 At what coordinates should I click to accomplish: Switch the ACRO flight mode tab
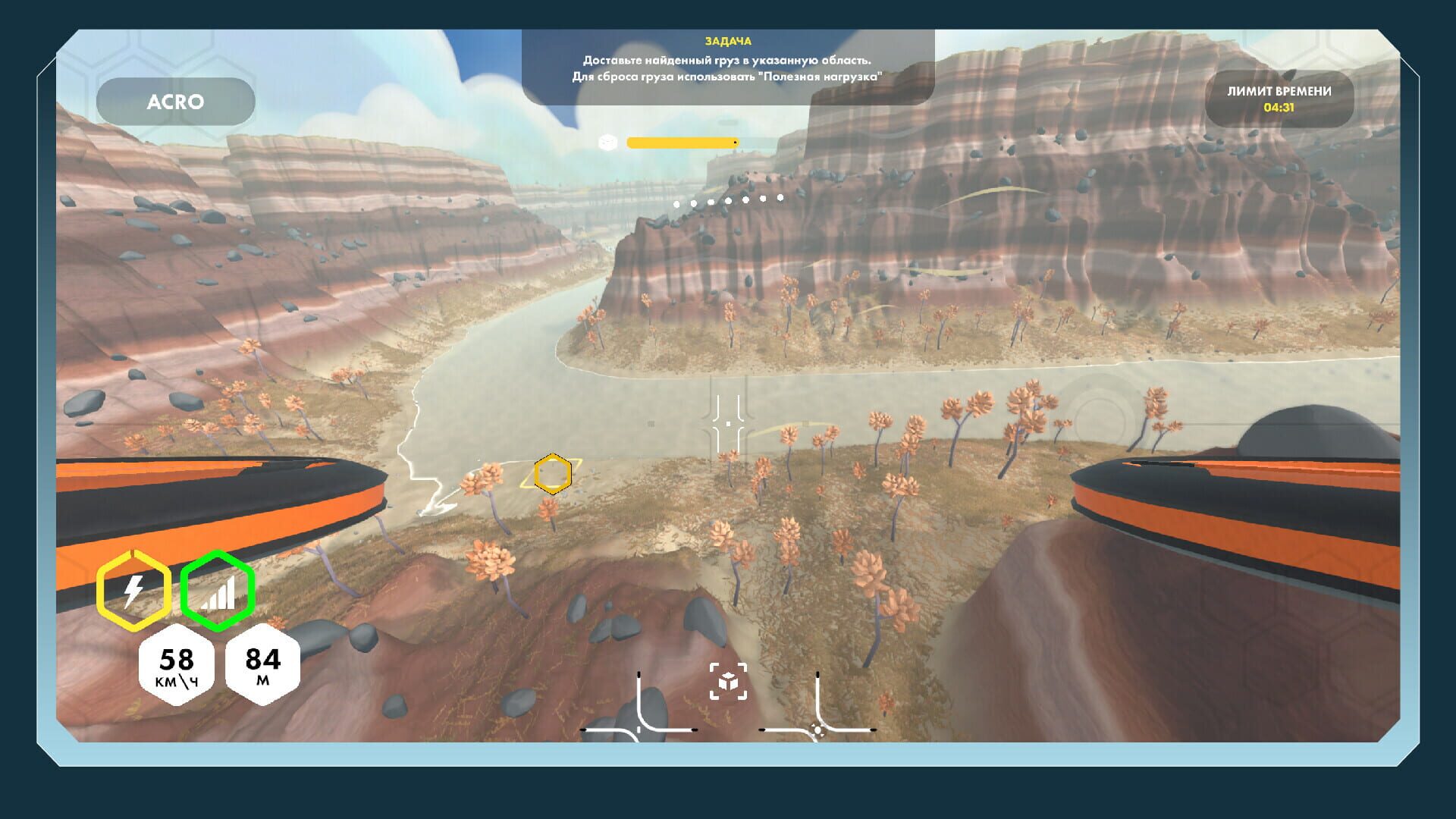177,101
